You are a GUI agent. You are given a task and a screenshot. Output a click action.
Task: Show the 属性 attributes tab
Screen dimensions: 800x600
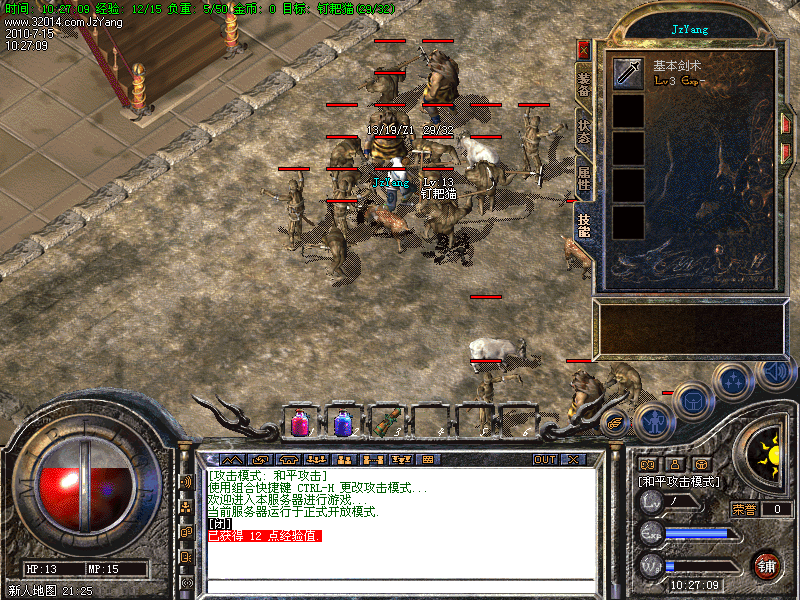(584, 179)
